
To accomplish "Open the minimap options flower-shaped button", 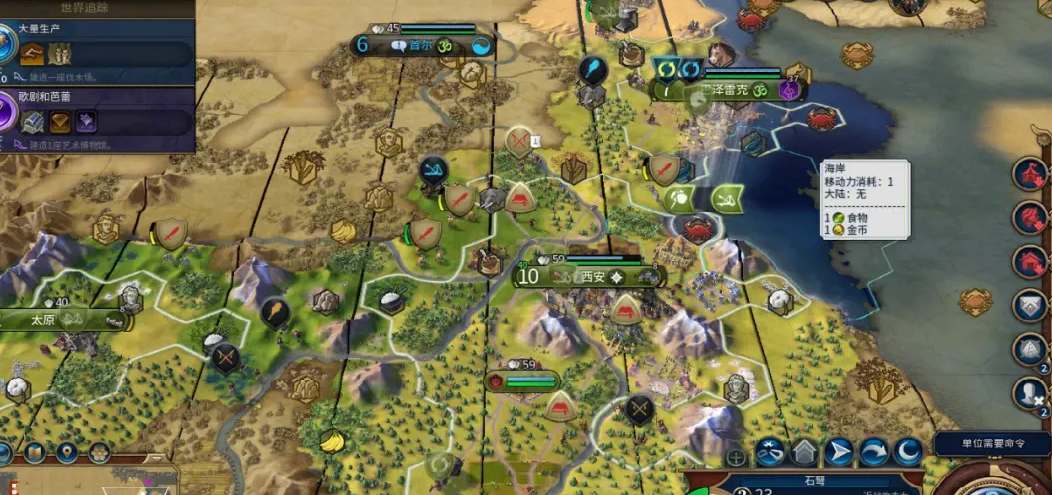I will click(98, 453).
